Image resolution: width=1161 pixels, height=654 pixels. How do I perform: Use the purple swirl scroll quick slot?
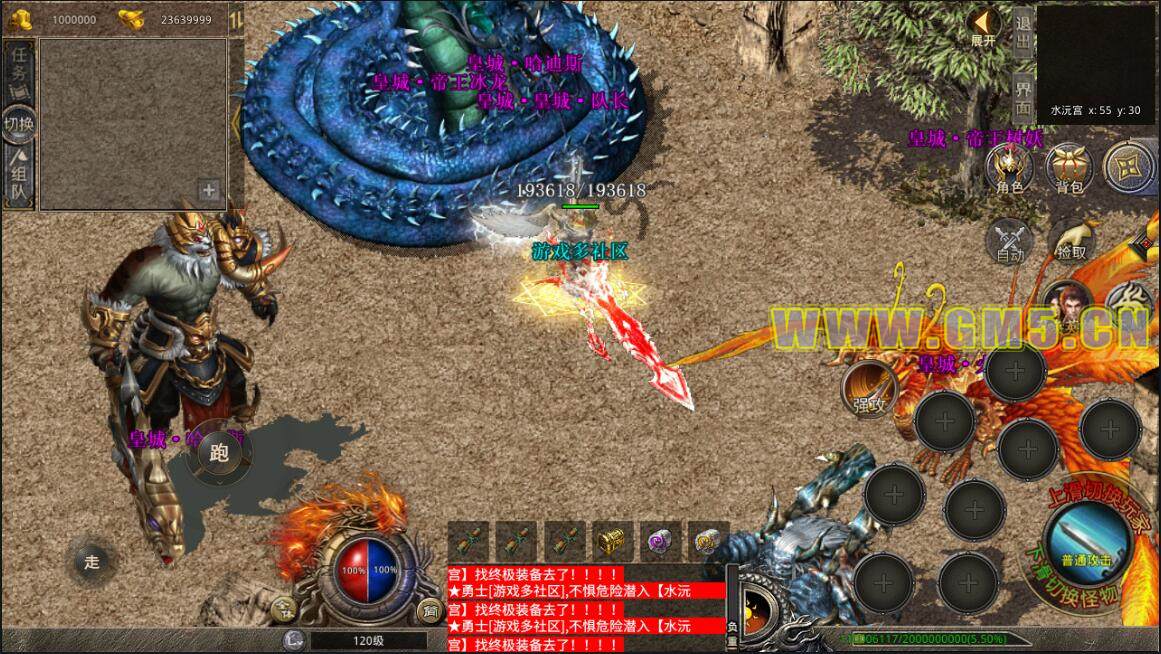point(658,541)
